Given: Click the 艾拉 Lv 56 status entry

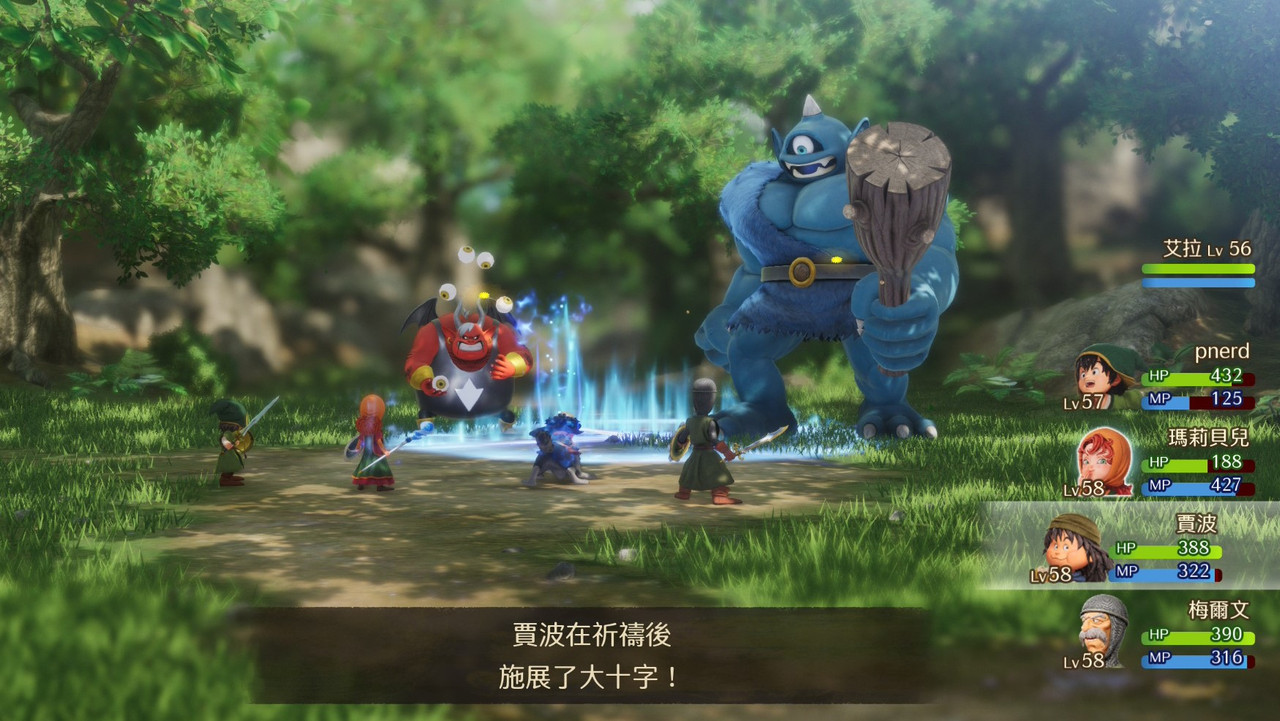Looking at the screenshot, I should pyautogui.click(x=1198, y=263).
